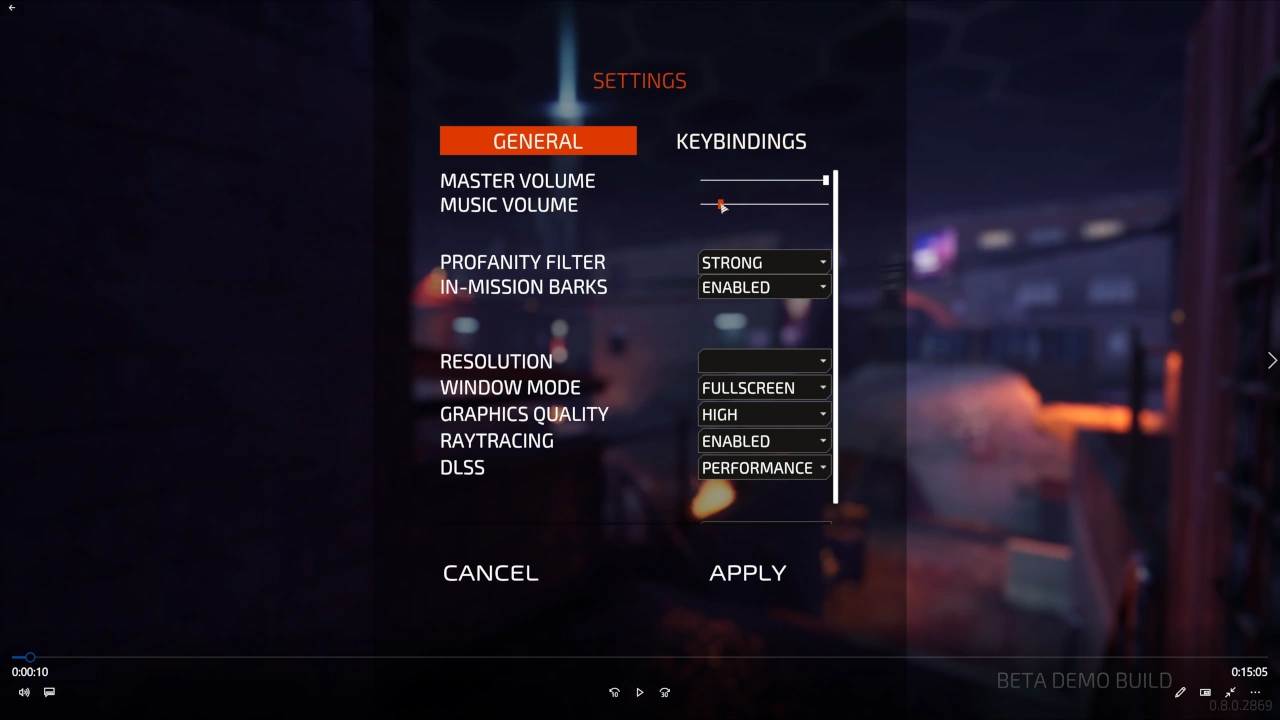Cancel out of settings
This screenshot has height=720, width=1280.
(x=490, y=572)
